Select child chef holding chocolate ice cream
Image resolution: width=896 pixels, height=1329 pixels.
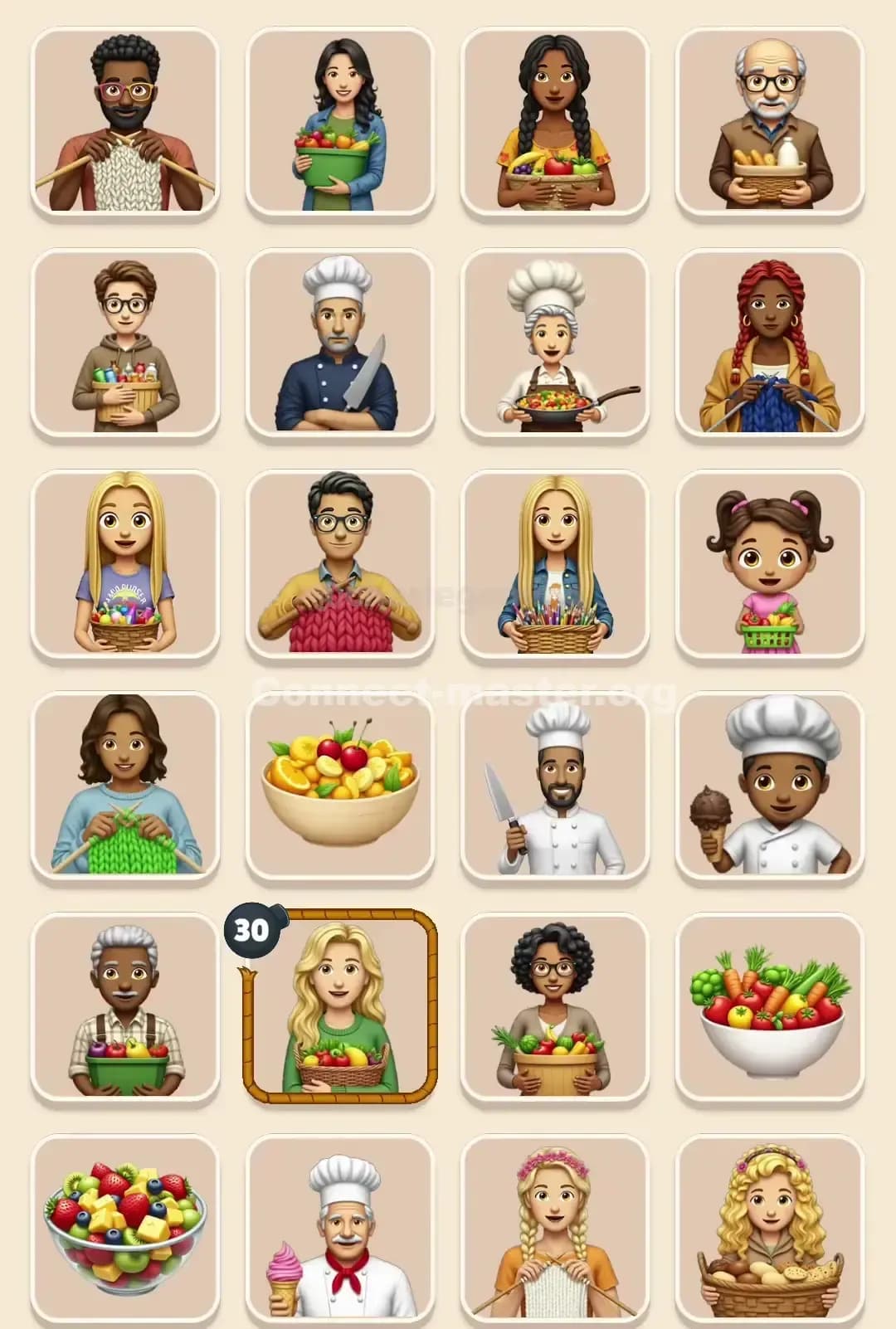[x=770, y=785]
